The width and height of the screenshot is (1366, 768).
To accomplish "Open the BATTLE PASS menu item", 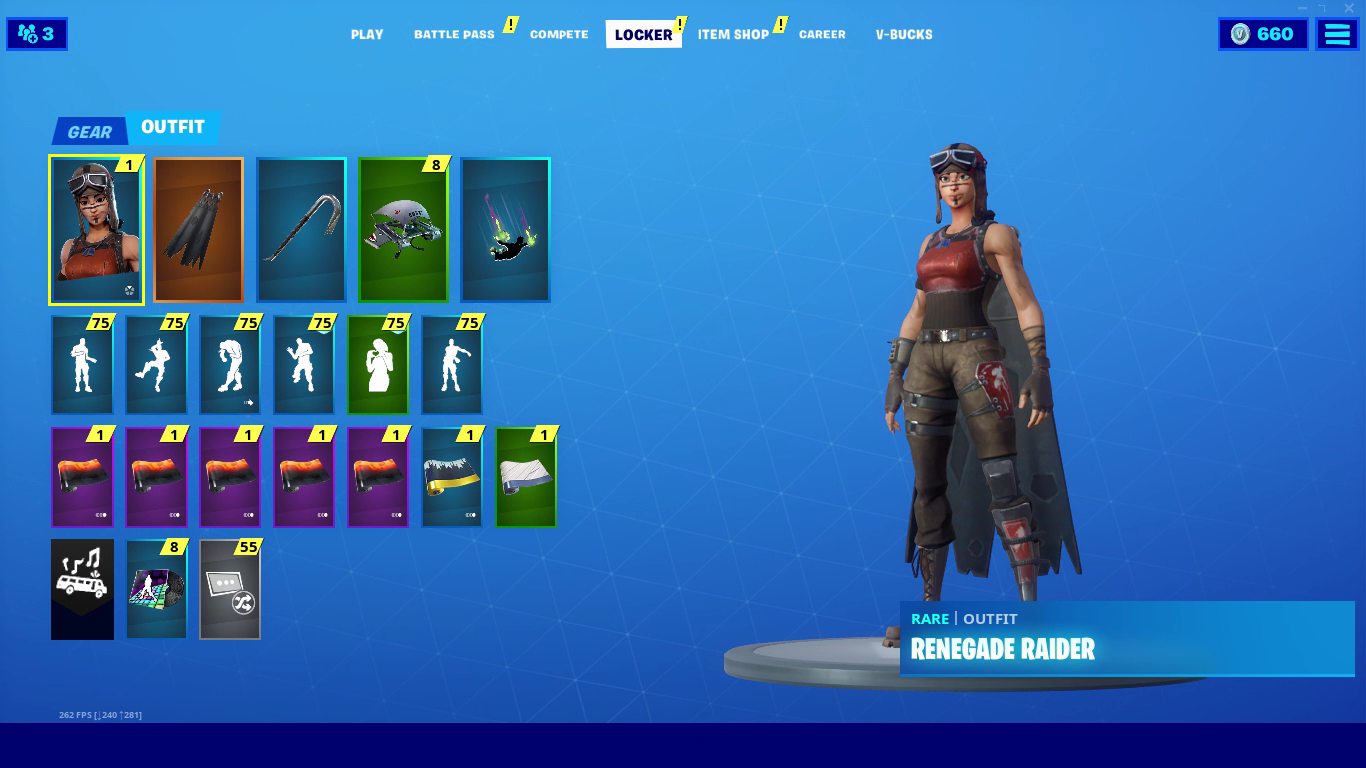I will point(456,33).
